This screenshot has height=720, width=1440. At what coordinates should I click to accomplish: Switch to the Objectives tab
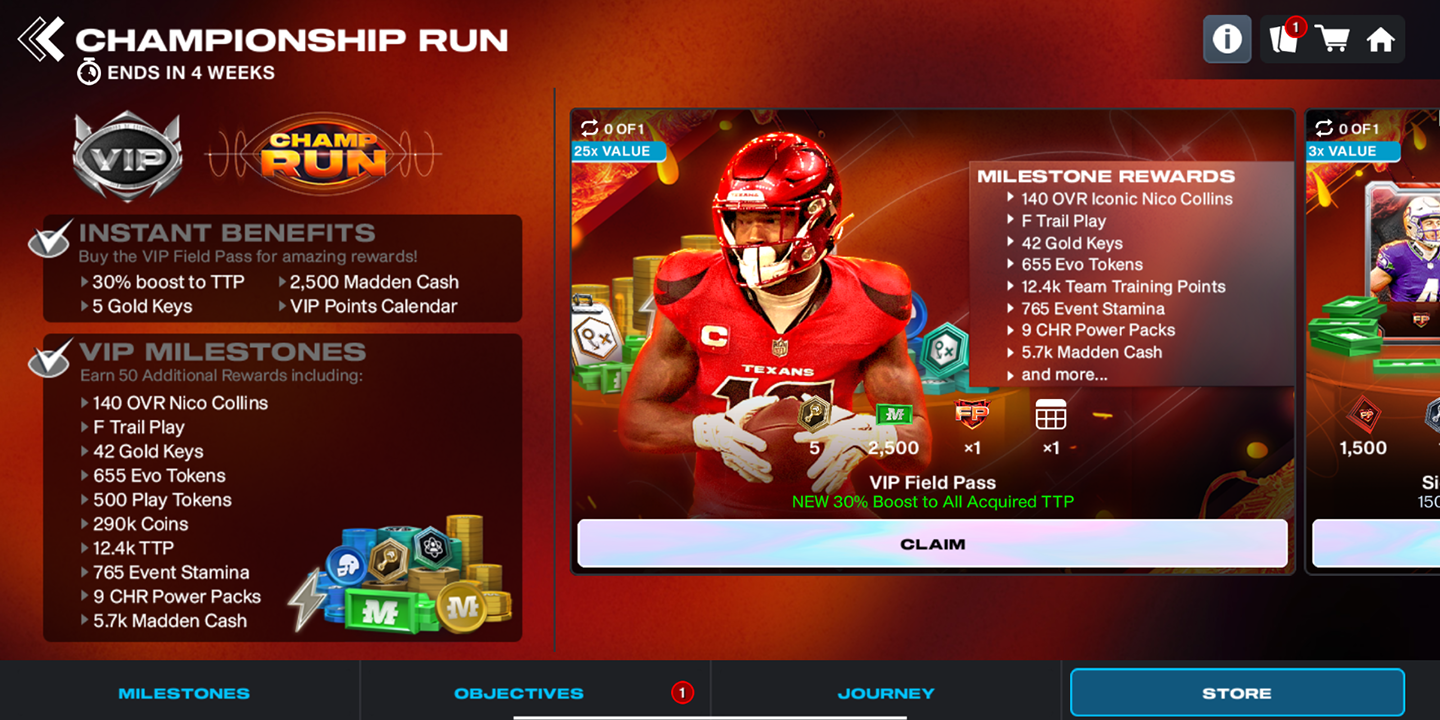517,692
